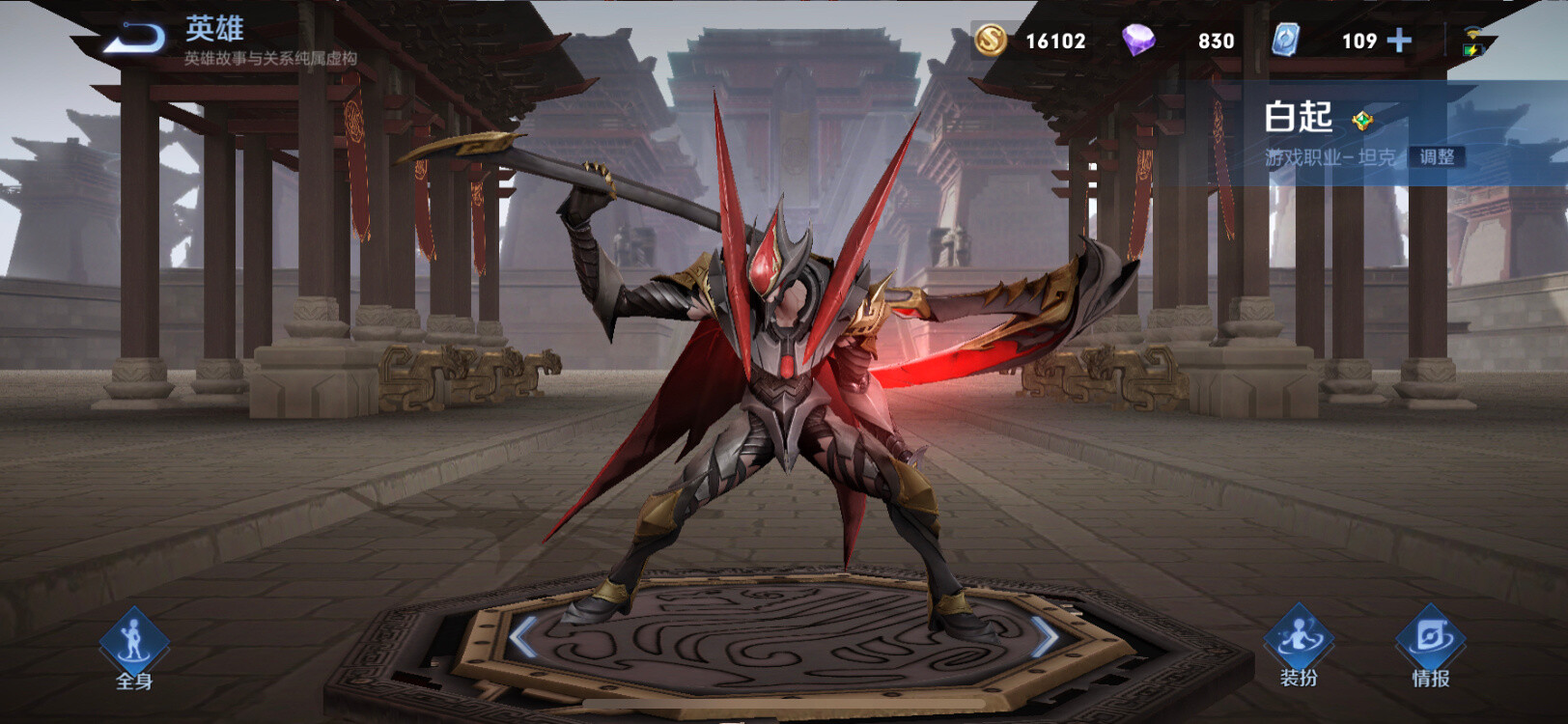This screenshot has height=724, width=1568.
Task: Add more vouchers with the plus button
Action: 1399,41
